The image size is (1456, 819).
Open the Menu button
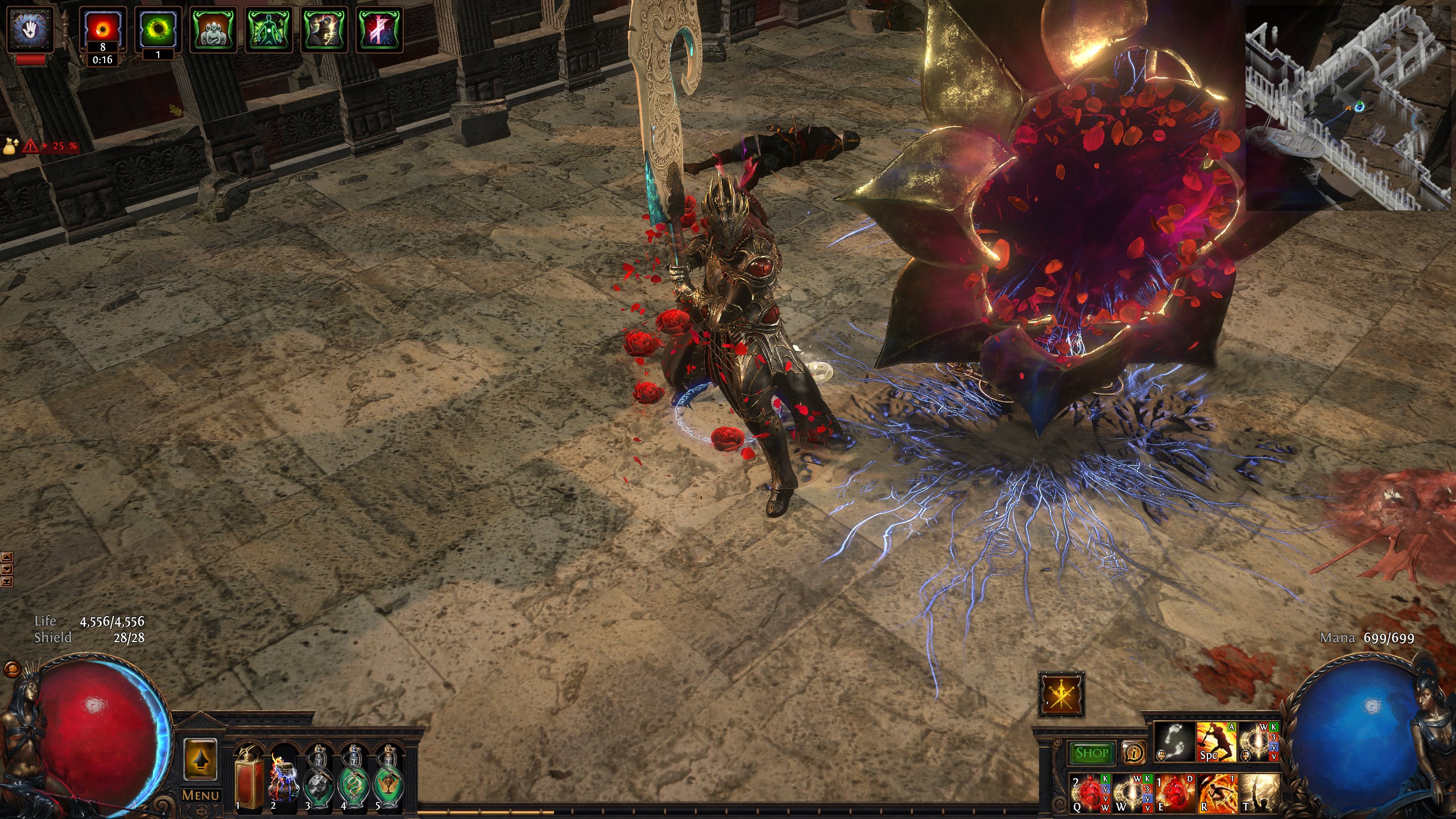[x=200, y=795]
